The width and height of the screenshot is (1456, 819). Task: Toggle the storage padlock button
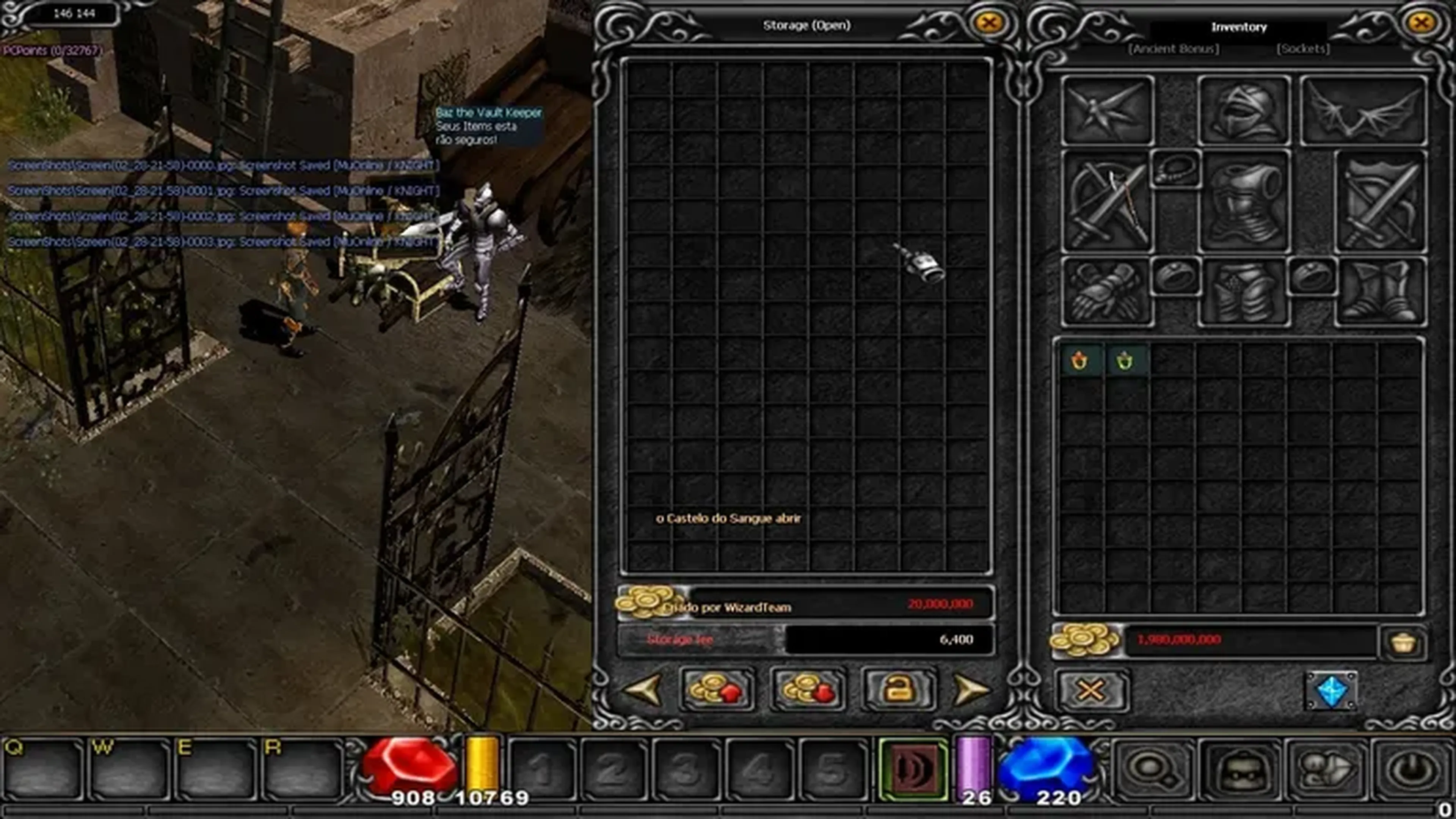898,690
